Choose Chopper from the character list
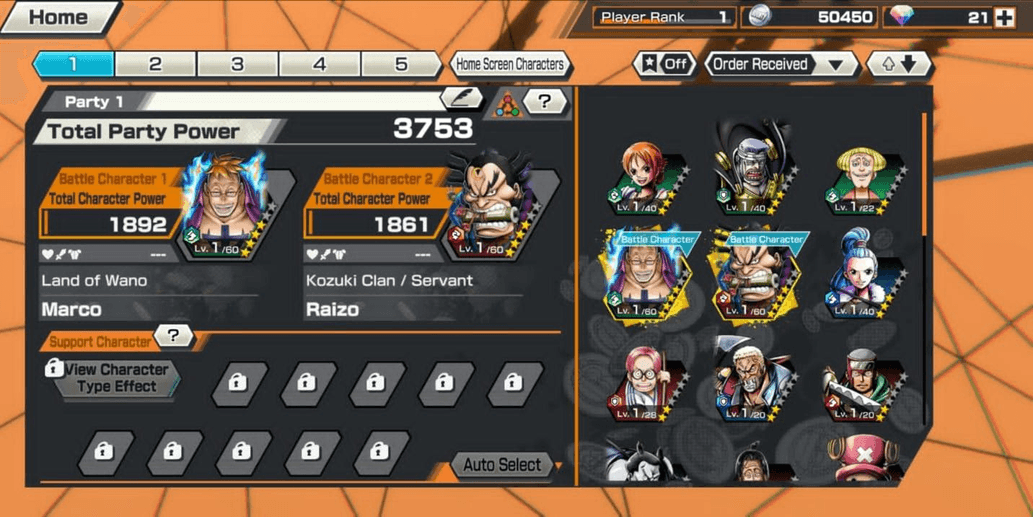Screen dimensions: 1033x517 (863, 460)
